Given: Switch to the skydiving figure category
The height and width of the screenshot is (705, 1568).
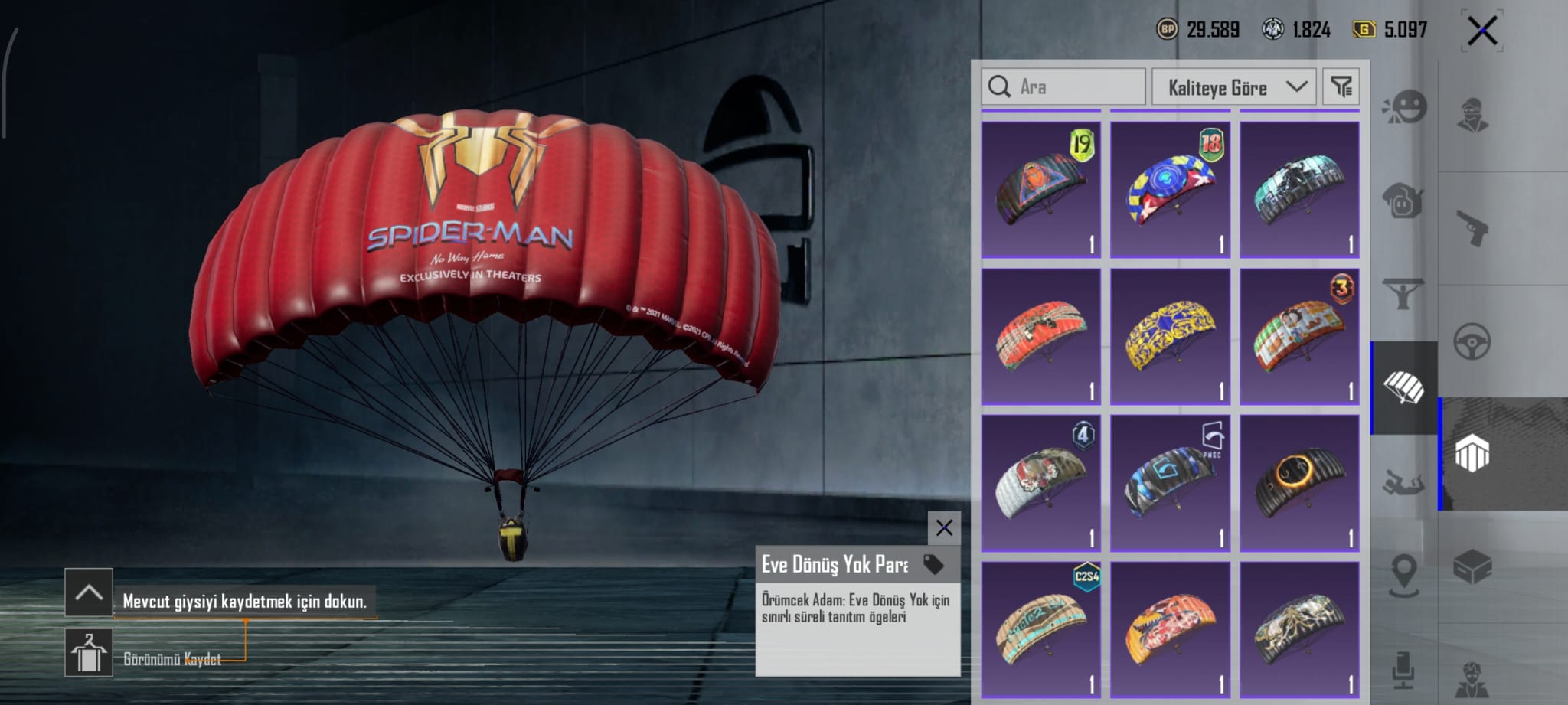Looking at the screenshot, I should click(1403, 483).
